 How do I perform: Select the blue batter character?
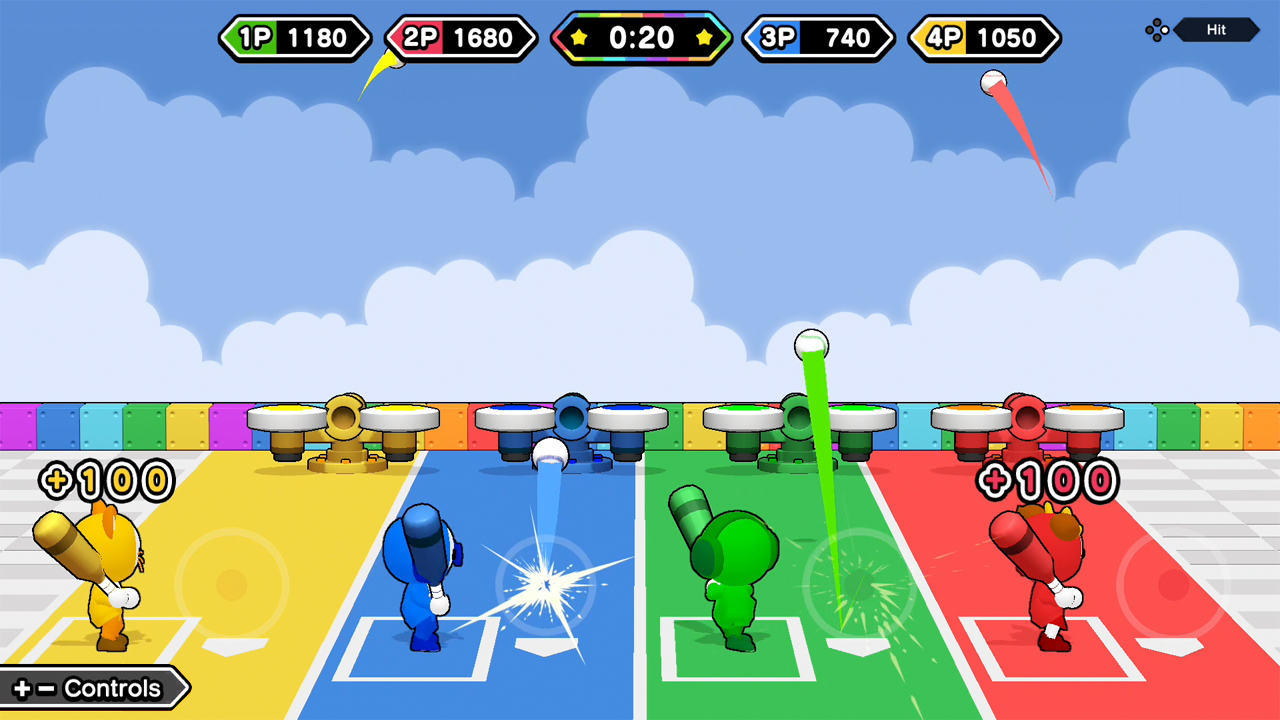(425, 580)
